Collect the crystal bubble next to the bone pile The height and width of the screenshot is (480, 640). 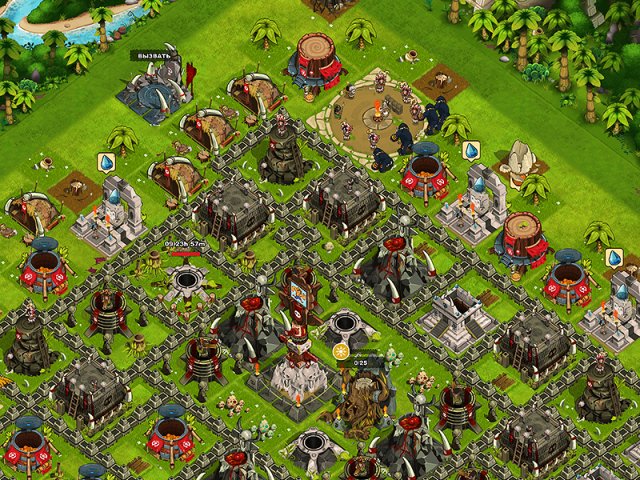471,151
